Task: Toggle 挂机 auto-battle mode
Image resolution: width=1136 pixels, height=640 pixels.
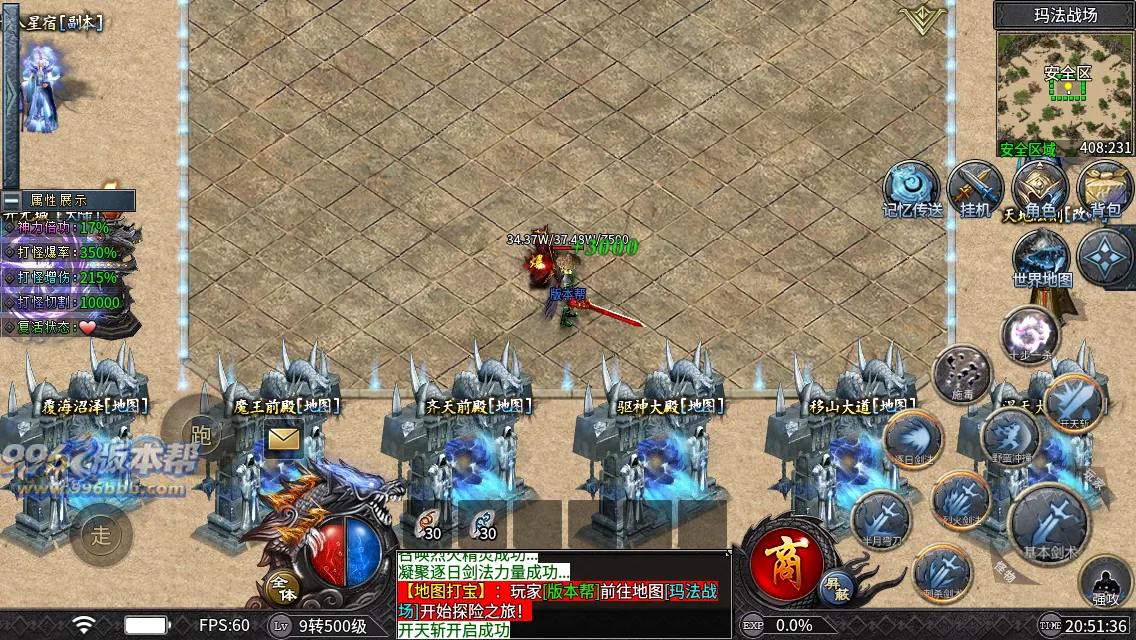Action: (975, 188)
